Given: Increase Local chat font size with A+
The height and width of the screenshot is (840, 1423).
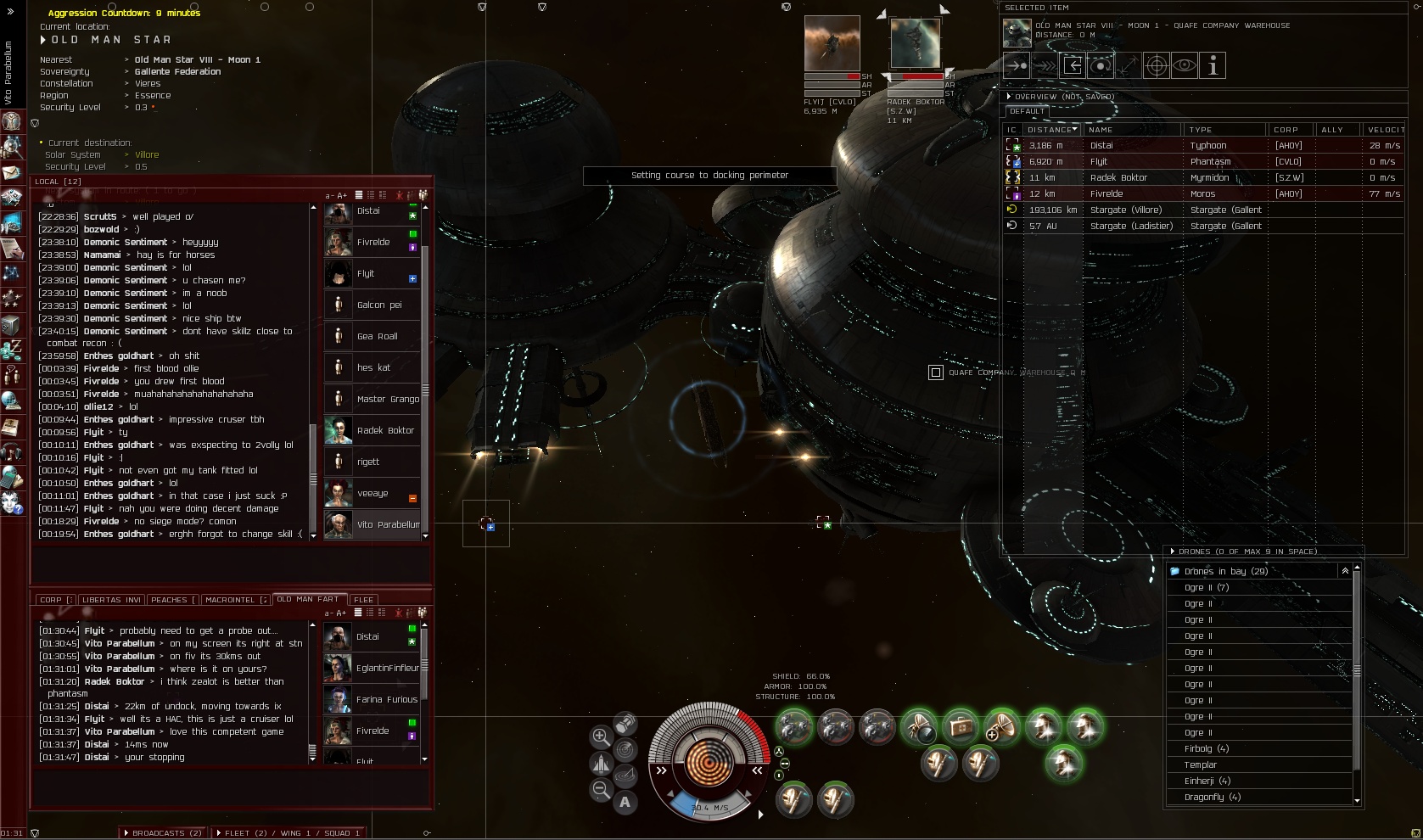Looking at the screenshot, I should [x=342, y=195].
